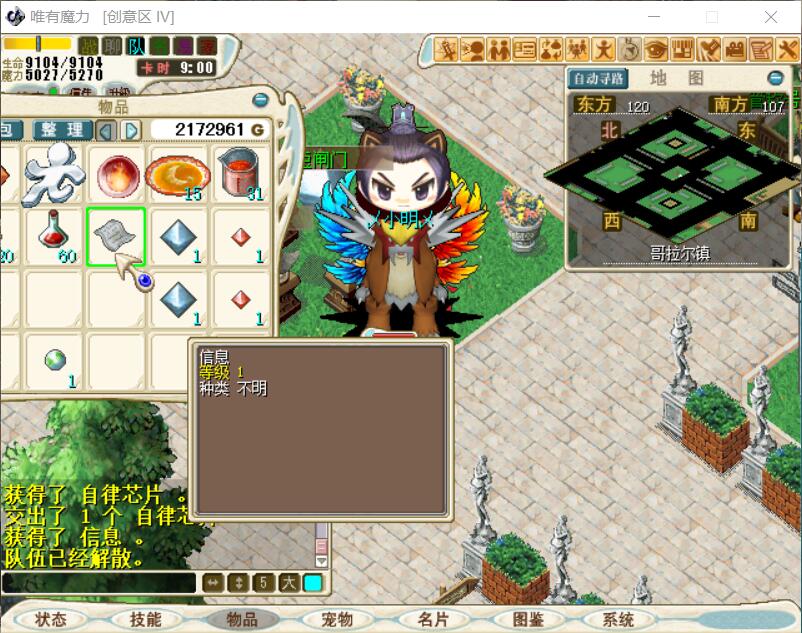The image size is (802, 633).
Task: Open the 名片 name card tab
Action: pos(433,619)
